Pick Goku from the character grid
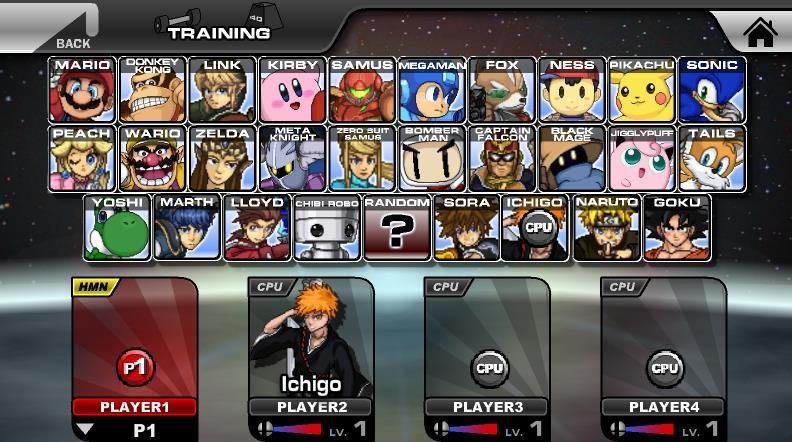The image size is (792, 442). 677,227
